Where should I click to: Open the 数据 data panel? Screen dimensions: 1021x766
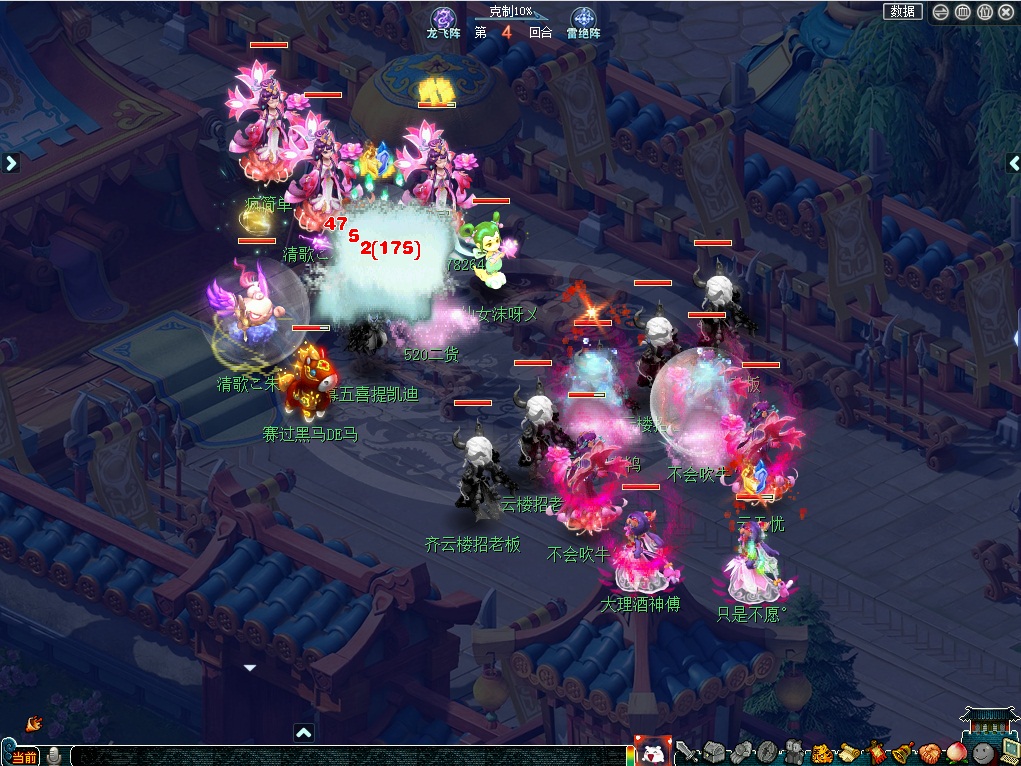[x=902, y=12]
